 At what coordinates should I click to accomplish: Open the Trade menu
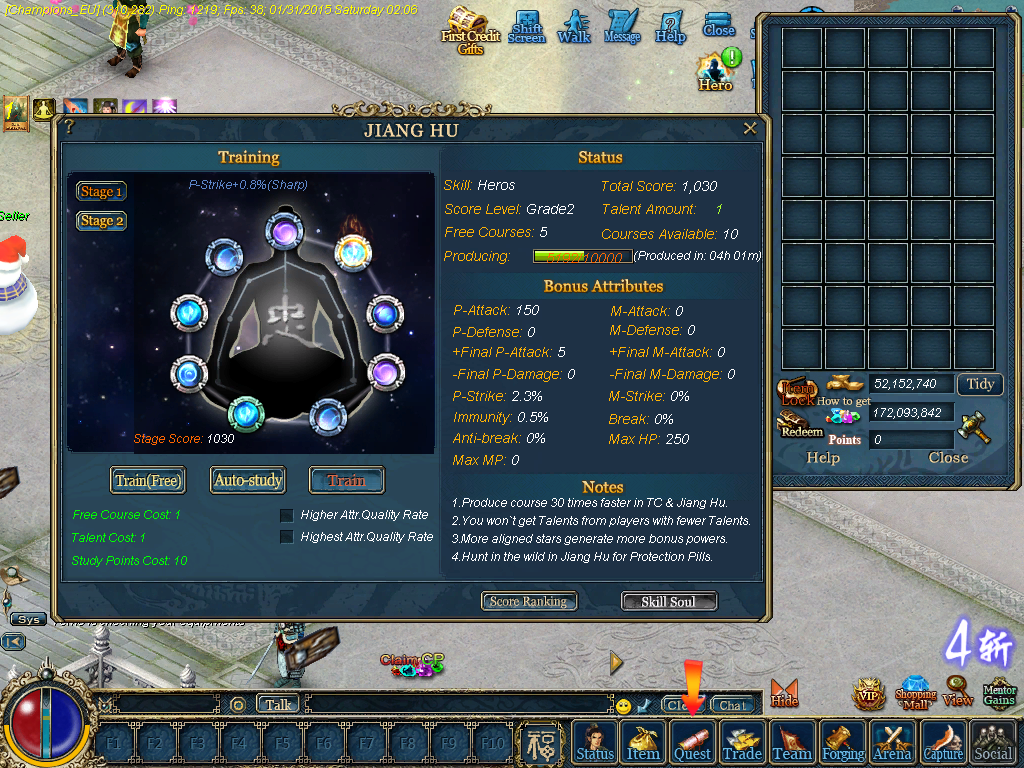[x=742, y=743]
